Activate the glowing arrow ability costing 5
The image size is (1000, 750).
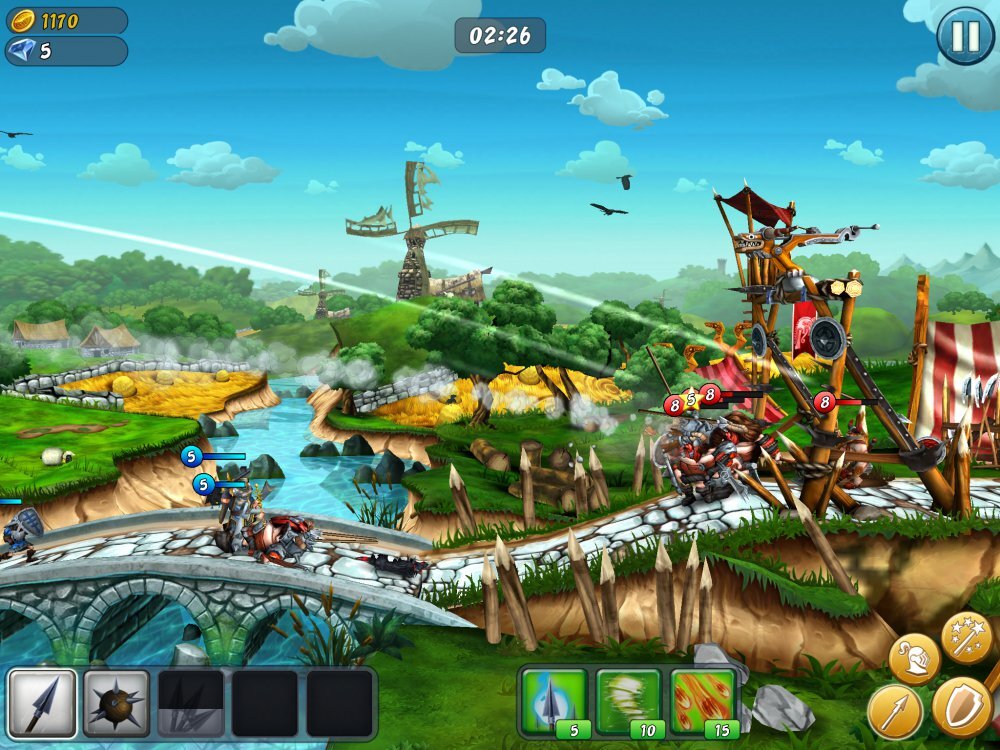pos(551,701)
